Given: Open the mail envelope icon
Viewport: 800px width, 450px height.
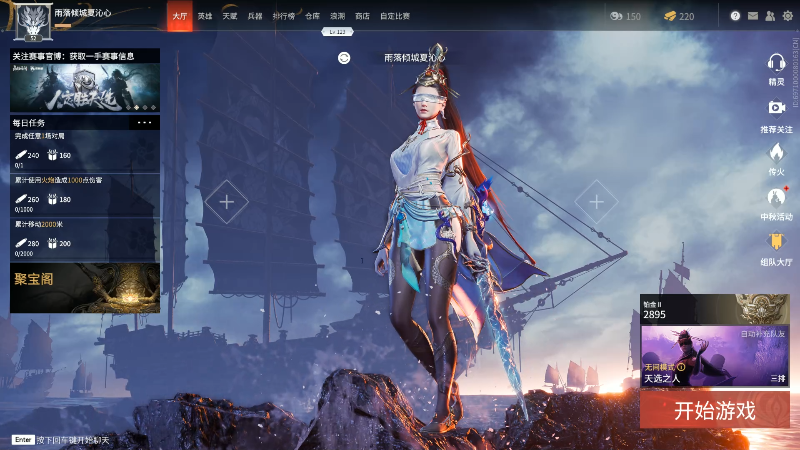Looking at the screenshot, I should pyautogui.click(x=753, y=16).
